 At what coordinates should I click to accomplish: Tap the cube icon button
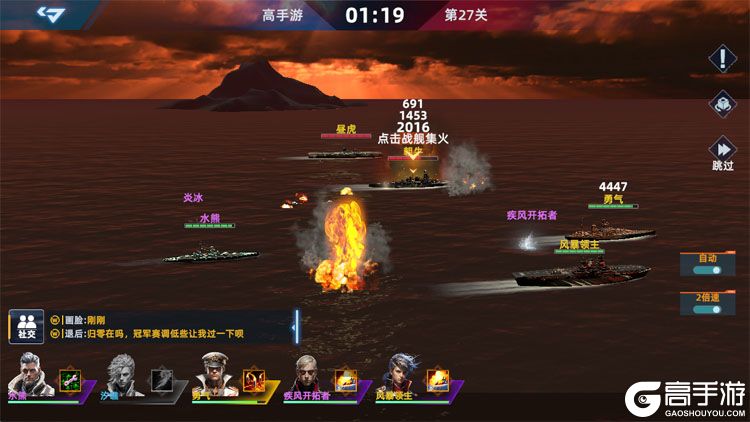click(x=722, y=103)
